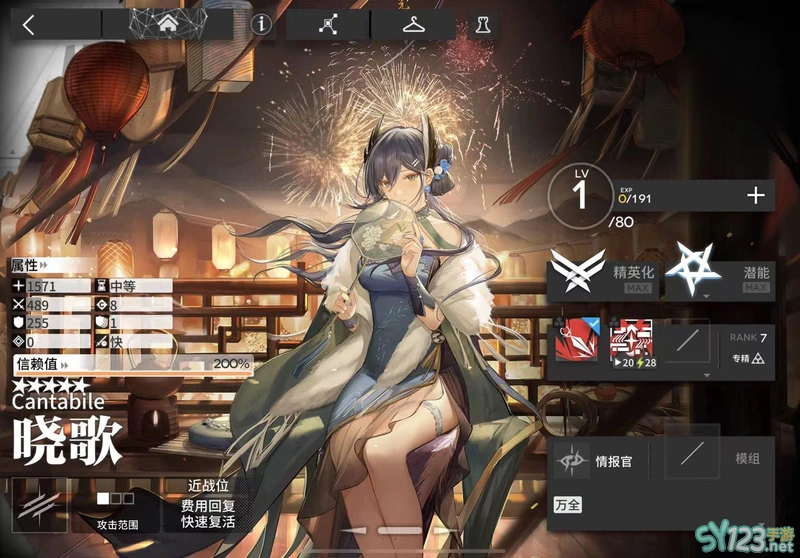The width and height of the screenshot is (800, 558).
Task: Open the RANK 7 skill mastery panel
Action: click(x=747, y=346)
